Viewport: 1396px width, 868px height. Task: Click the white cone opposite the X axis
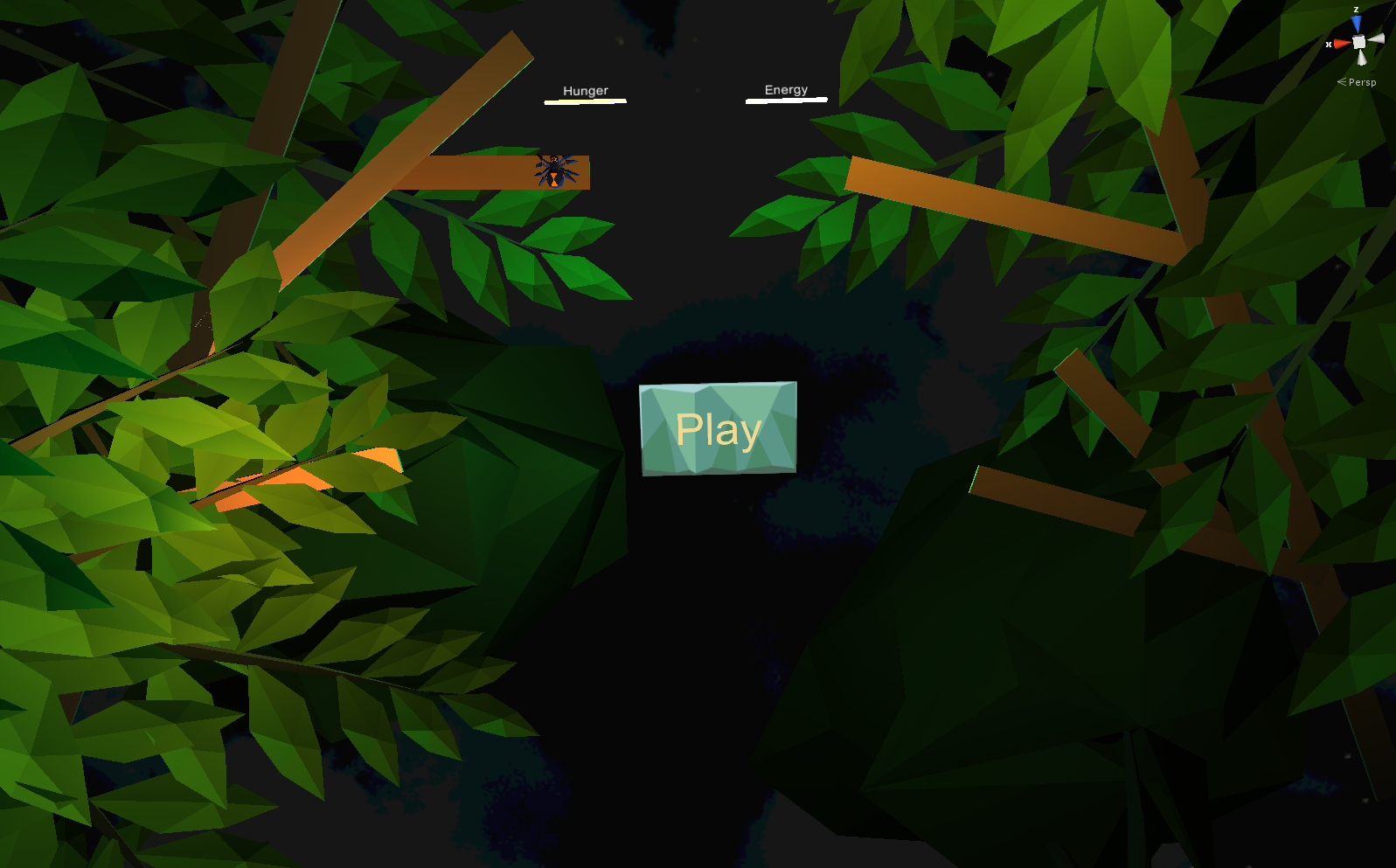[1376, 39]
